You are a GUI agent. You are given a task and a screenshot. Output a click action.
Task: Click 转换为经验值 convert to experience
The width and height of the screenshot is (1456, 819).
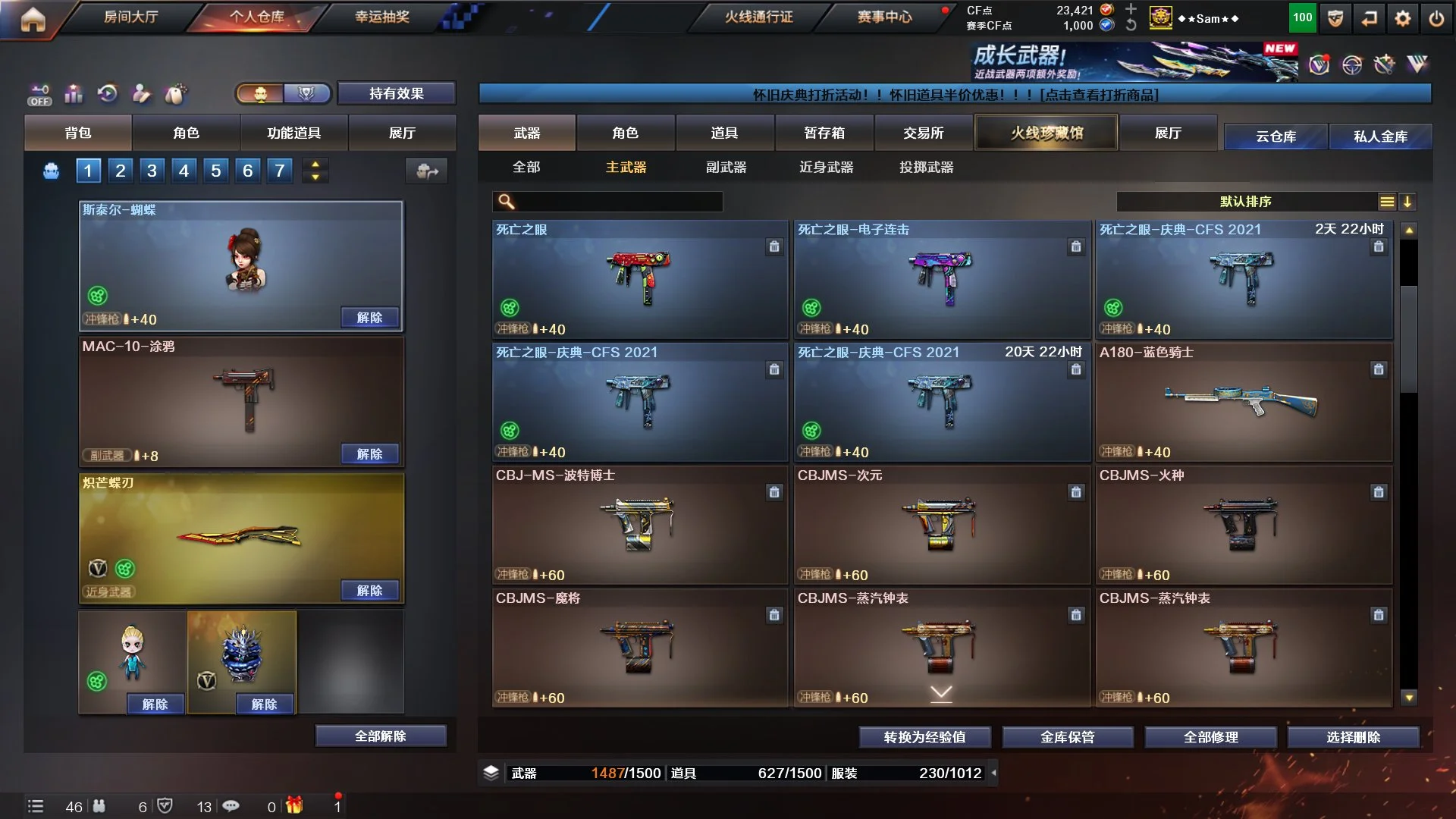(924, 737)
